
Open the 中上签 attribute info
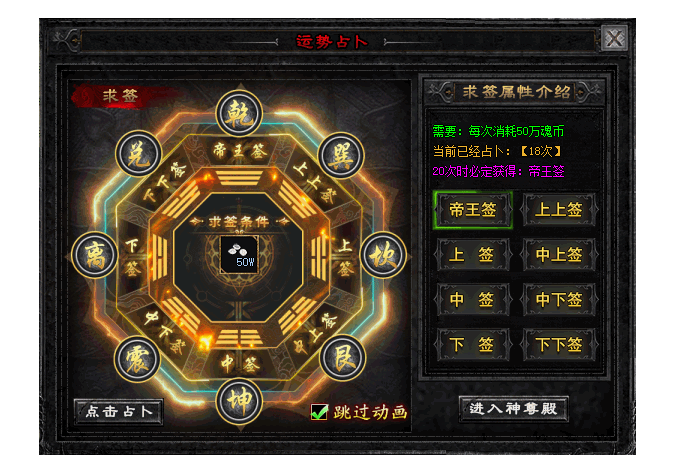pos(560,255)
